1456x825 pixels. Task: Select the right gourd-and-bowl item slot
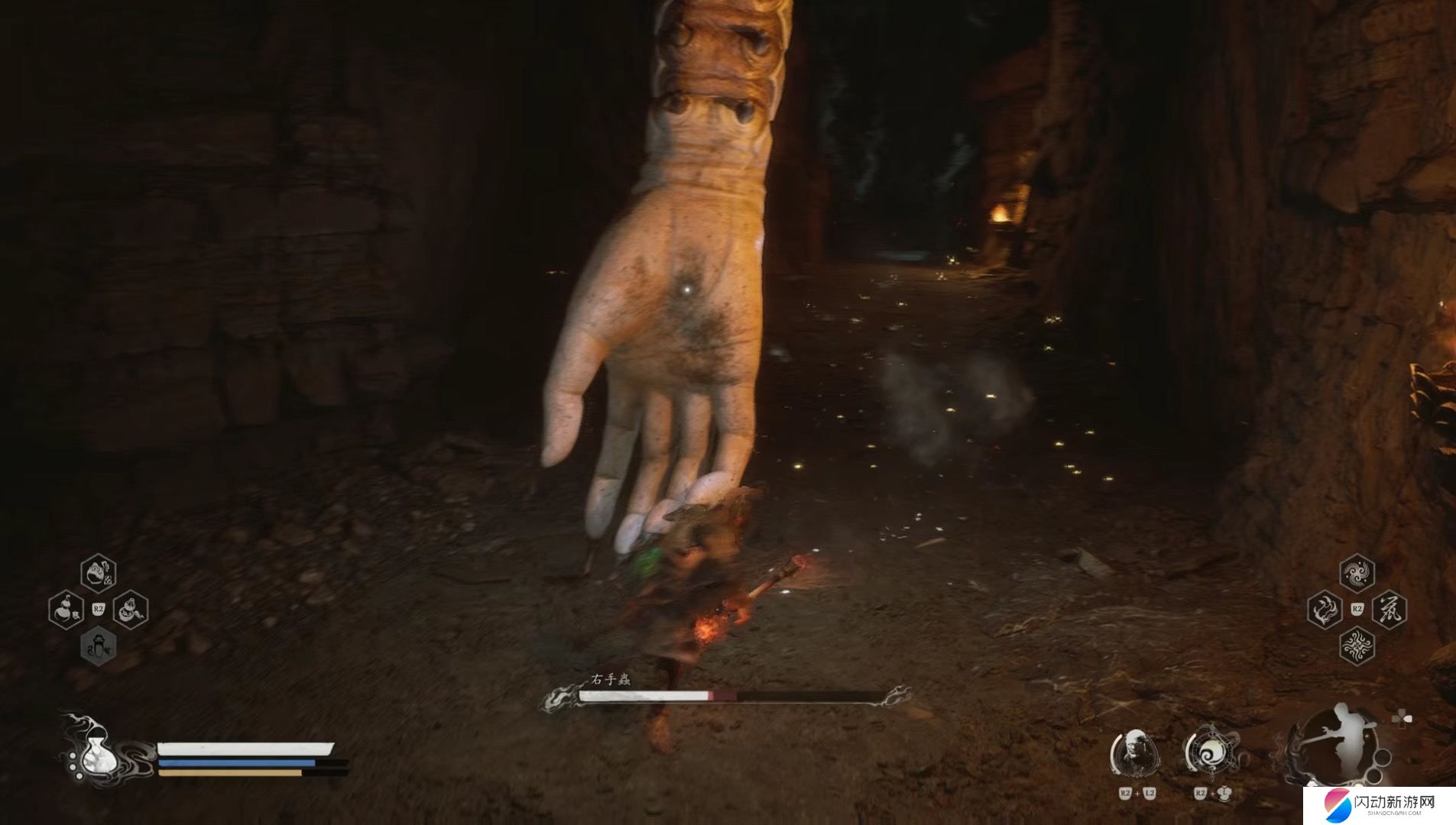pos(131,610)
